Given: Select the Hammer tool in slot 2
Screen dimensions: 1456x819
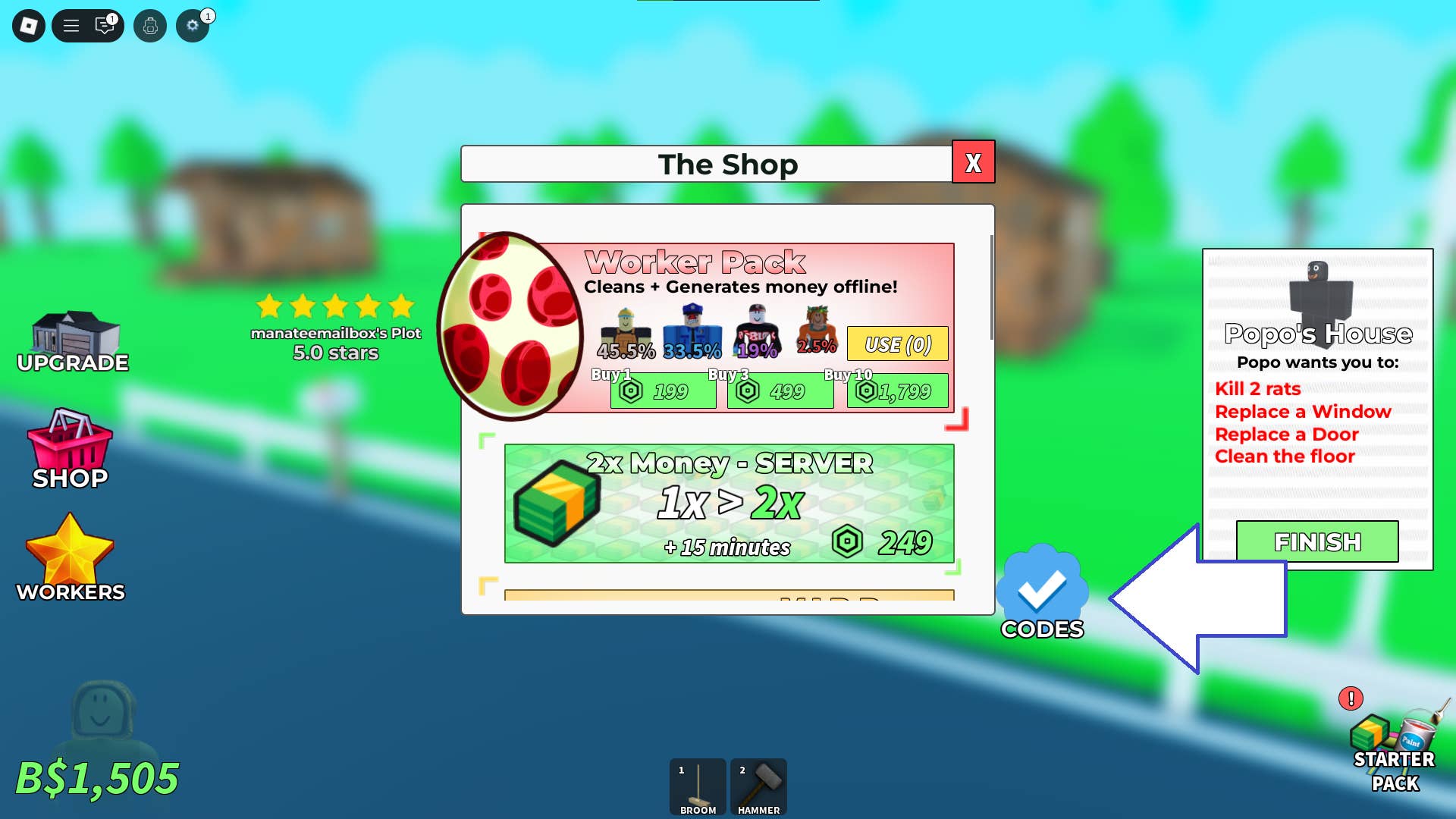Looking at the screenshot, I should [x=758, y=785].
